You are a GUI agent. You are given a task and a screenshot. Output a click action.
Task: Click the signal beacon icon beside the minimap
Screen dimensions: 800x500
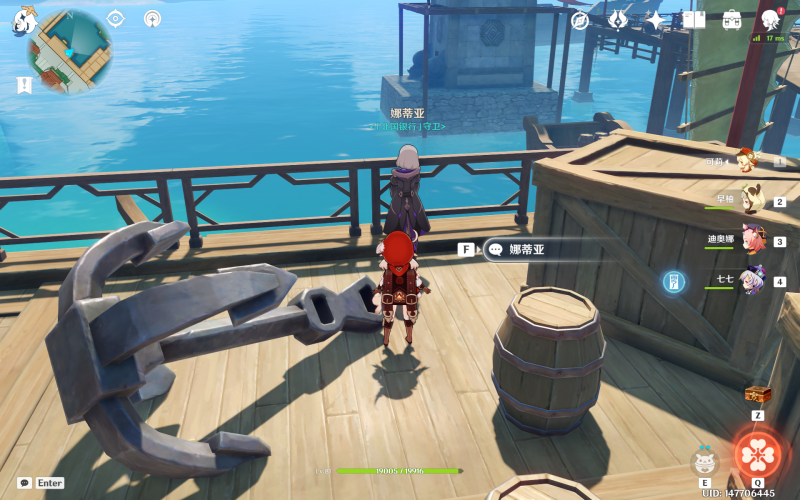[x=152, y=18]
